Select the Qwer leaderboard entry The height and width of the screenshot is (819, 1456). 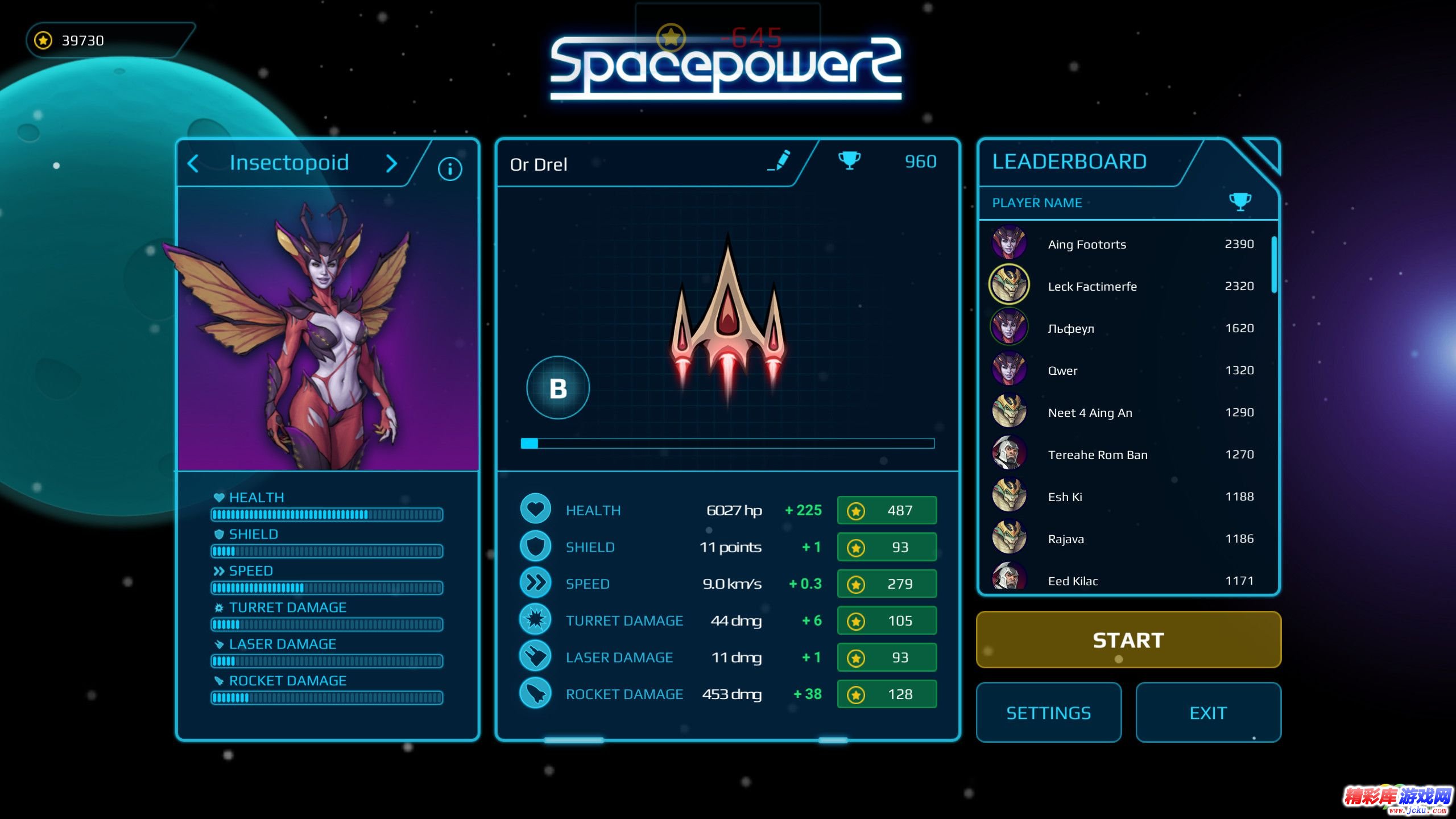(x=1123, y=370)
